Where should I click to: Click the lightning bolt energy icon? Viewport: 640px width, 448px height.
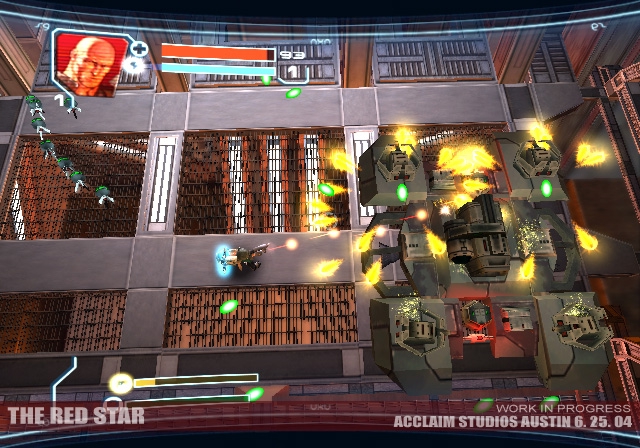pos(138,67)
